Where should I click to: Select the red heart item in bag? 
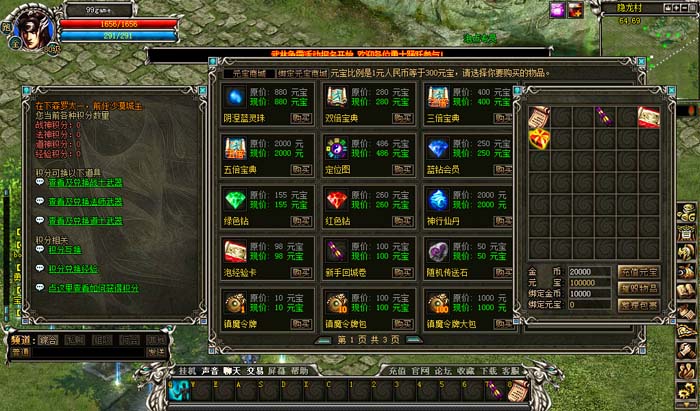coord(536,139)
